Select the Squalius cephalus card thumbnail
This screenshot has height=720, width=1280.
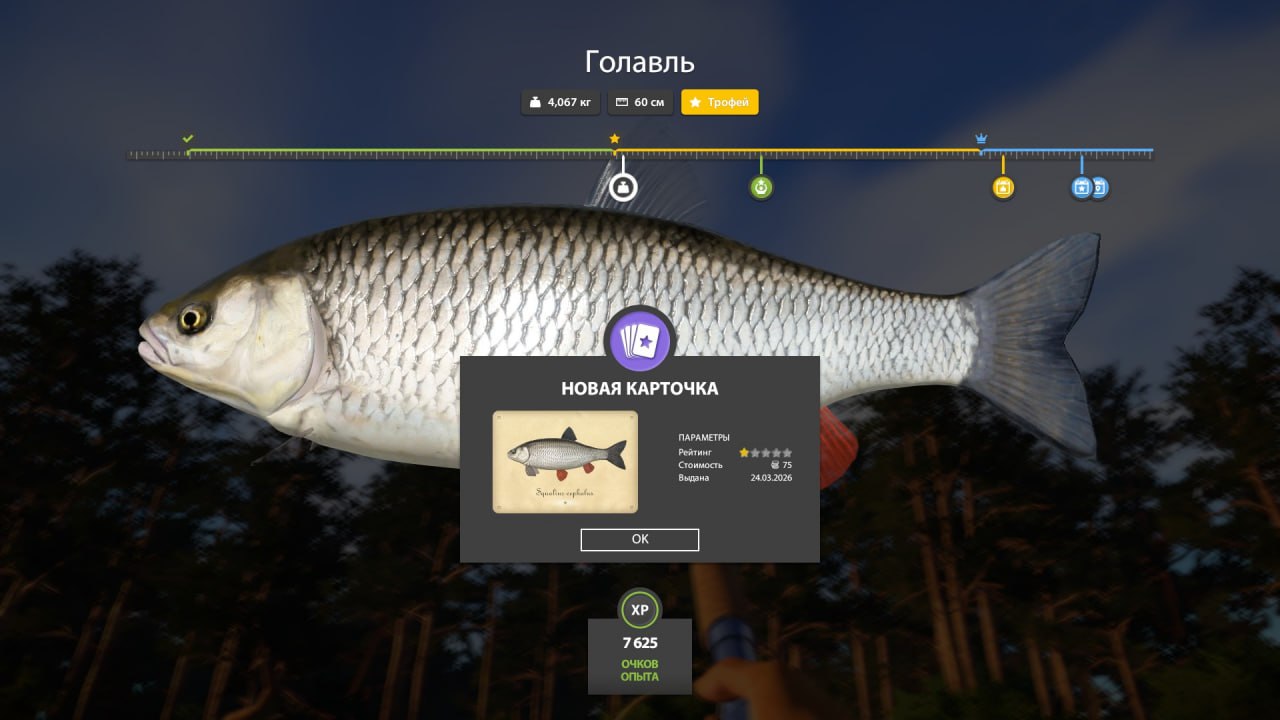pyautogui.click(x=565, y=462)
